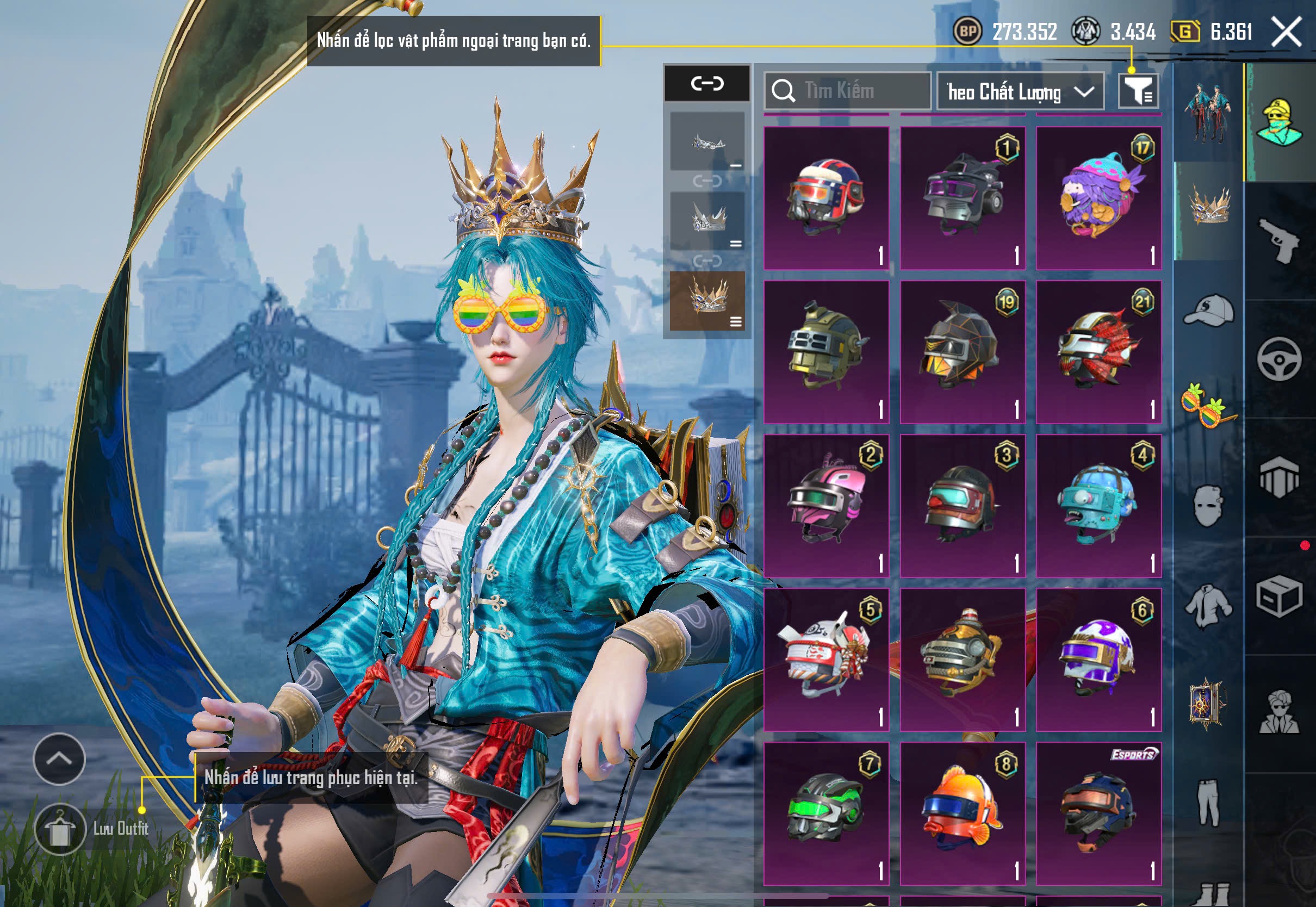Select the red feathered helmet numbered 21
The width and height of the screenshot is (1316, 907).
(x=1098, y=352)
